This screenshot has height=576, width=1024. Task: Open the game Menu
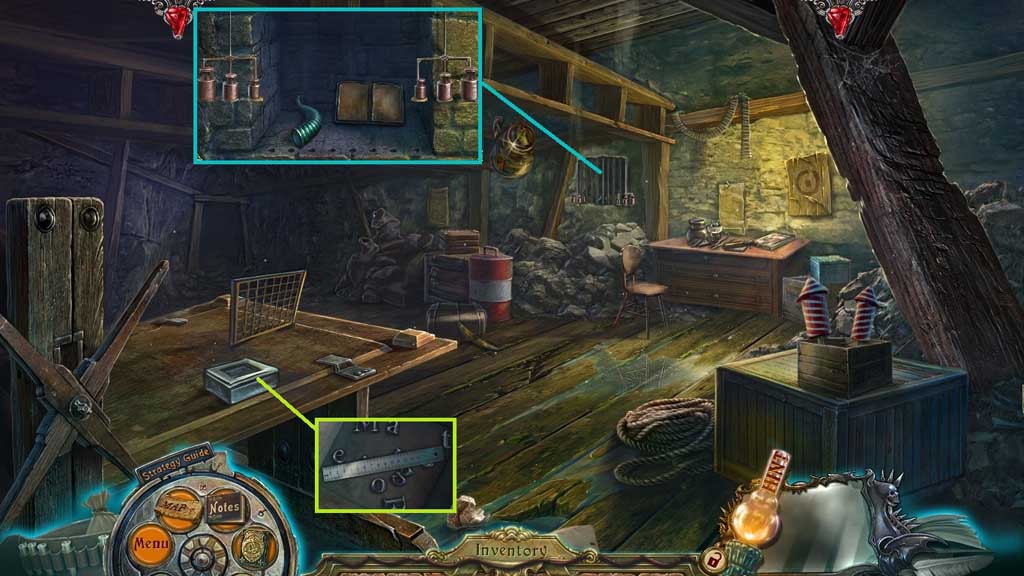tap(153, 546)
